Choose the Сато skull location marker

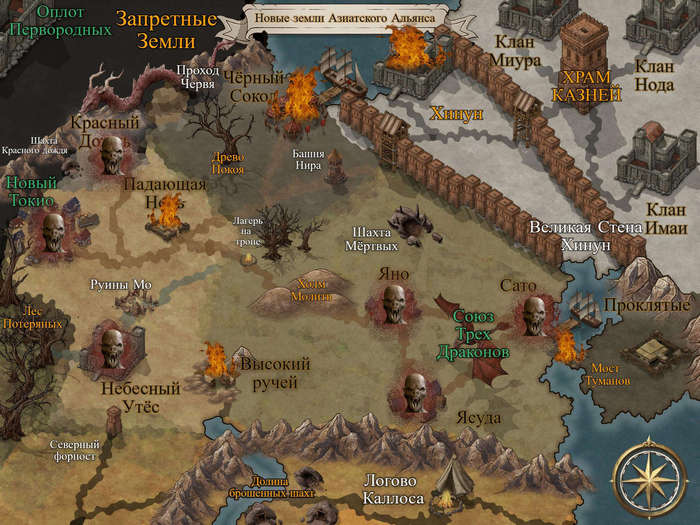(x=528, y=314)
